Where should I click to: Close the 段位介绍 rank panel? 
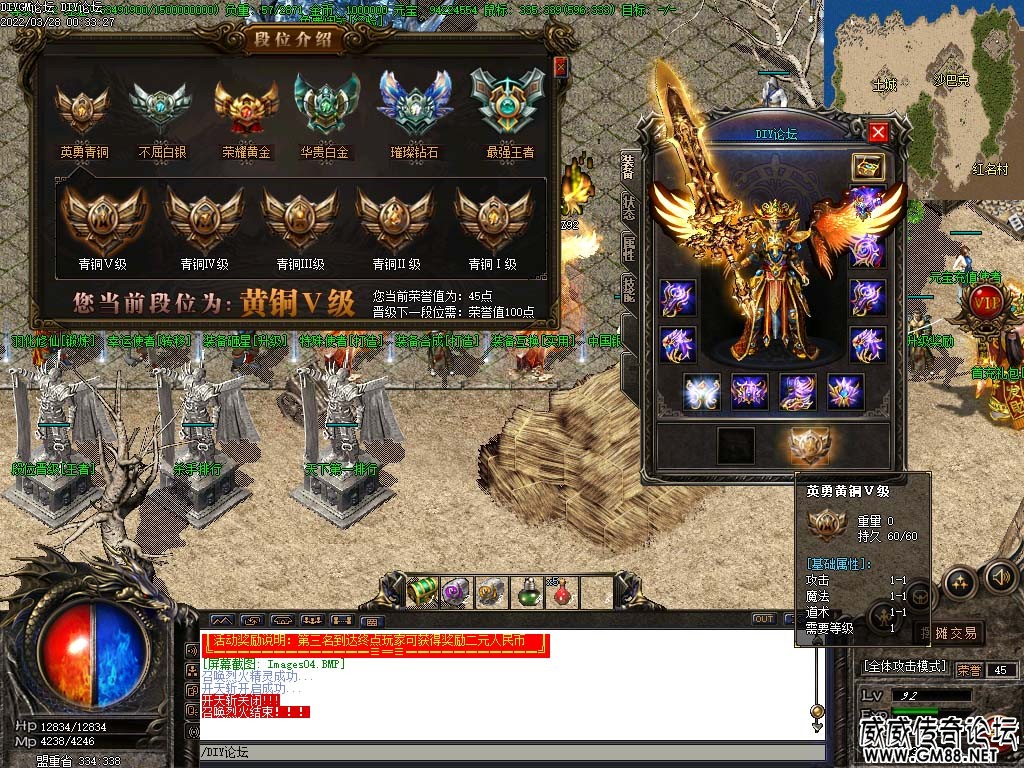click(560, 66)
